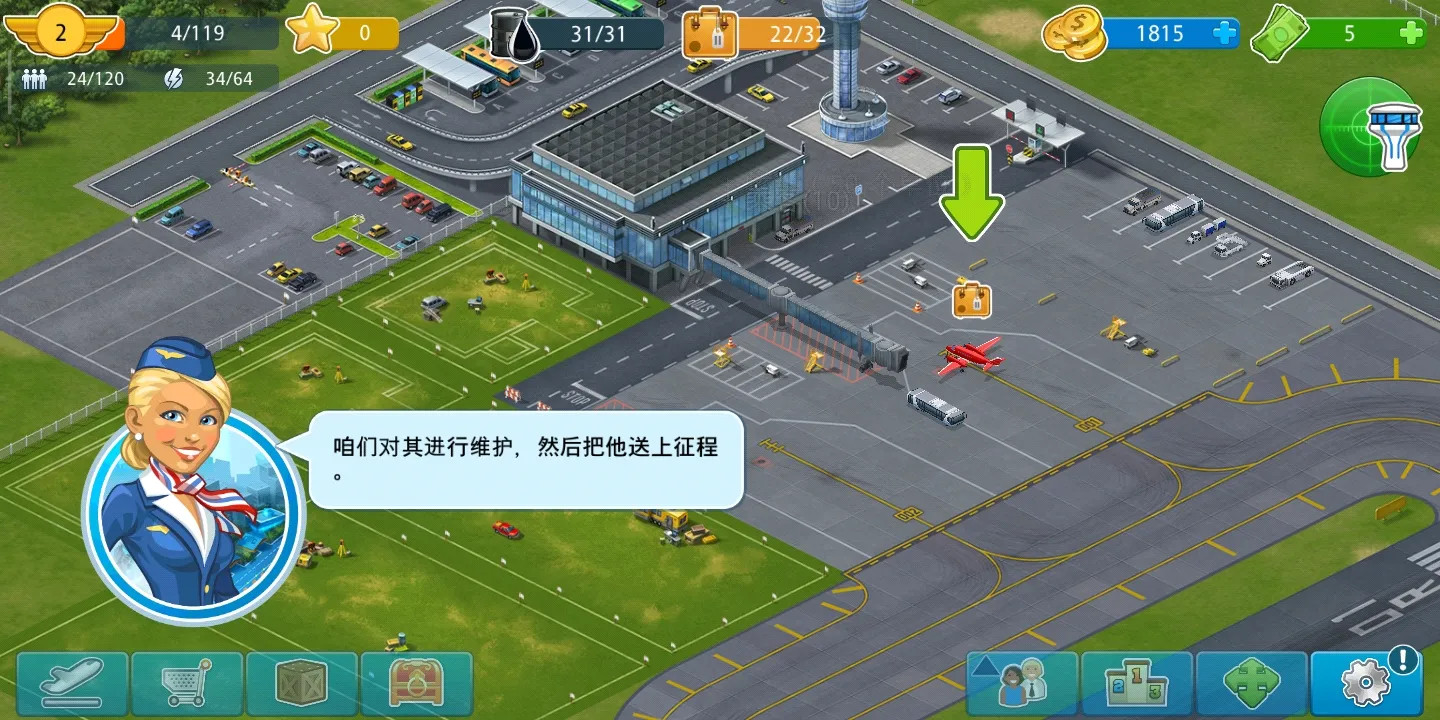Open the warehouse crate panel
This screenshot has height=720, width=1440.
[x=302, y=683]
